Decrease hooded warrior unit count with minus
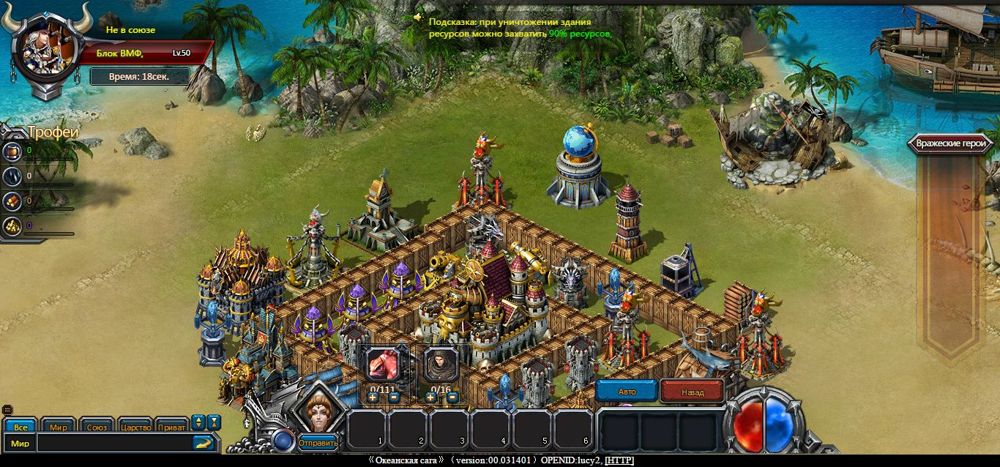The width and height of the screenshot is (1000, 467). (450, 398)
